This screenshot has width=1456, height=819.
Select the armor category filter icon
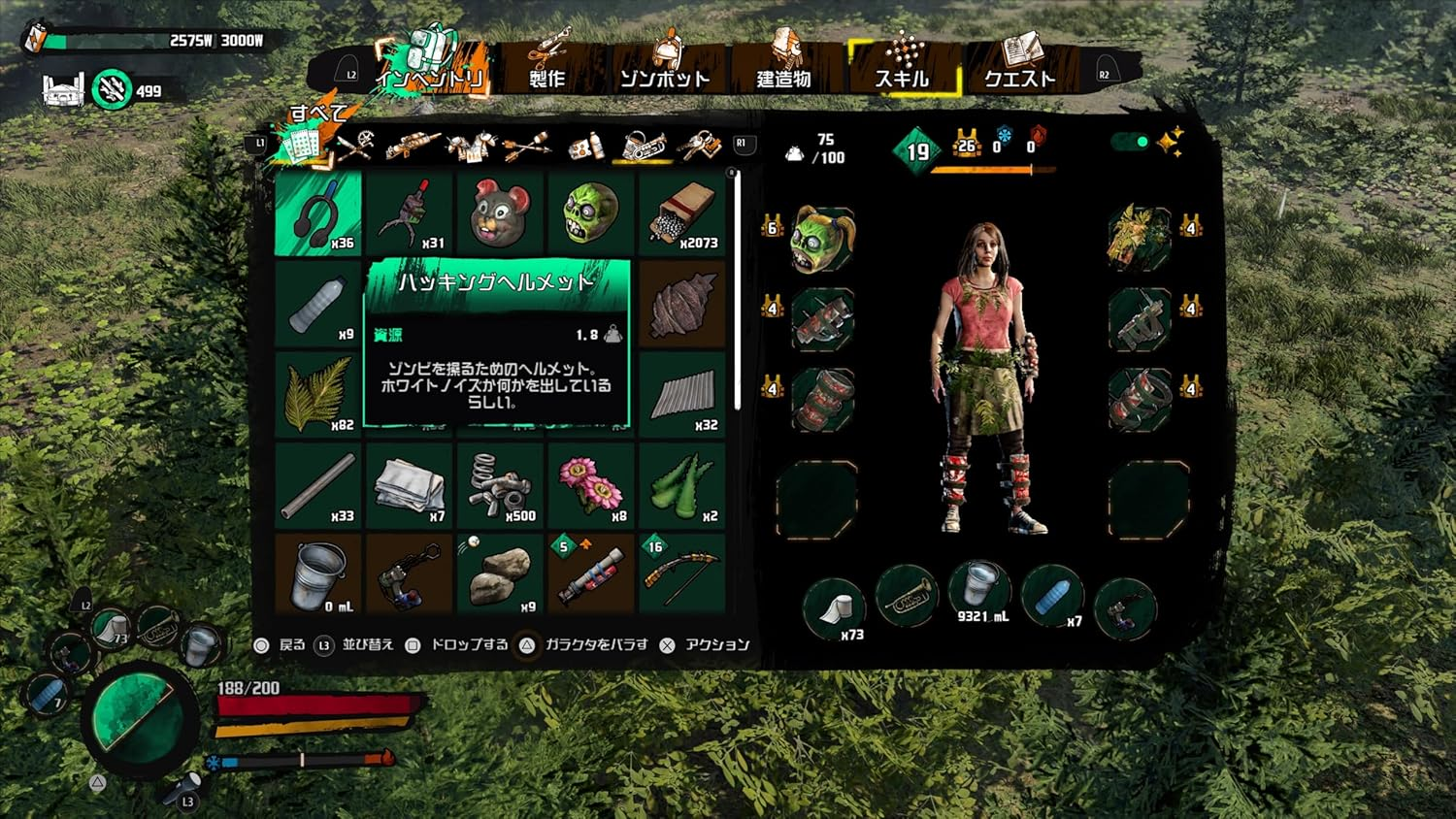pyautogui.click(x=469, y=146)
